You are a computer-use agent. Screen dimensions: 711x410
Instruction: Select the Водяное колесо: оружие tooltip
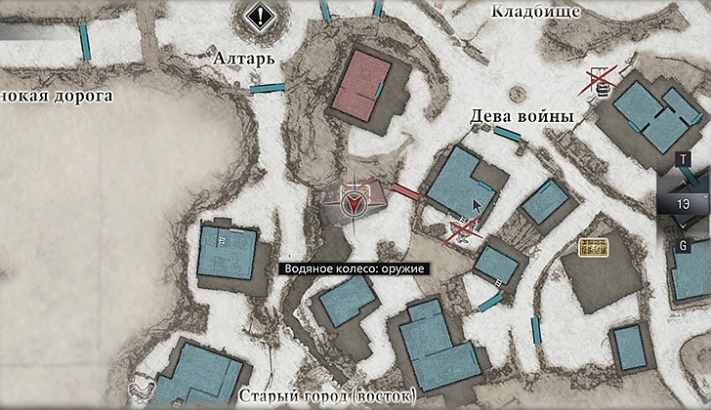pyautogui.click(x=354, y=269)
